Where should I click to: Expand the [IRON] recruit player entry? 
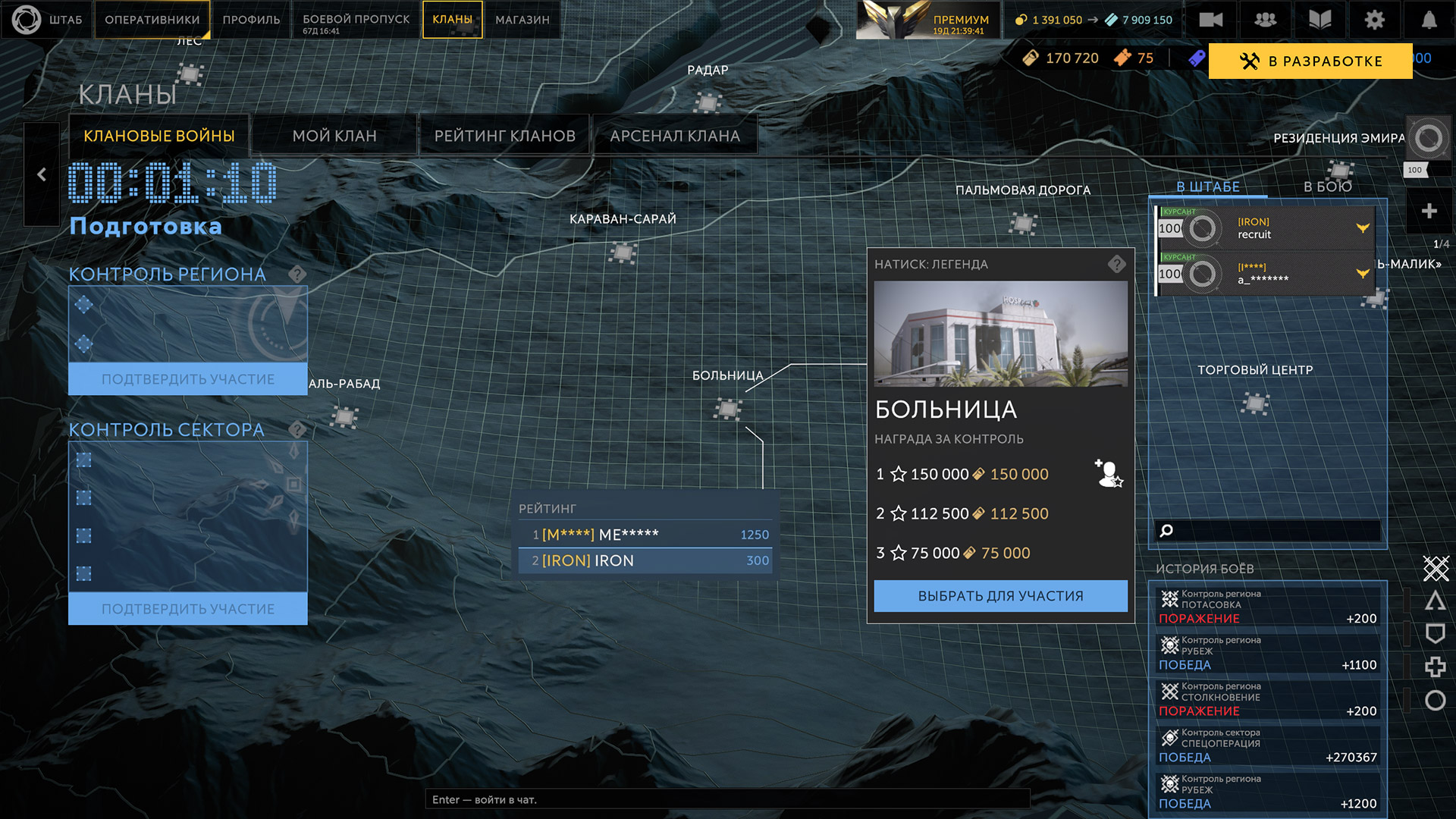(x=1363, y=228)
